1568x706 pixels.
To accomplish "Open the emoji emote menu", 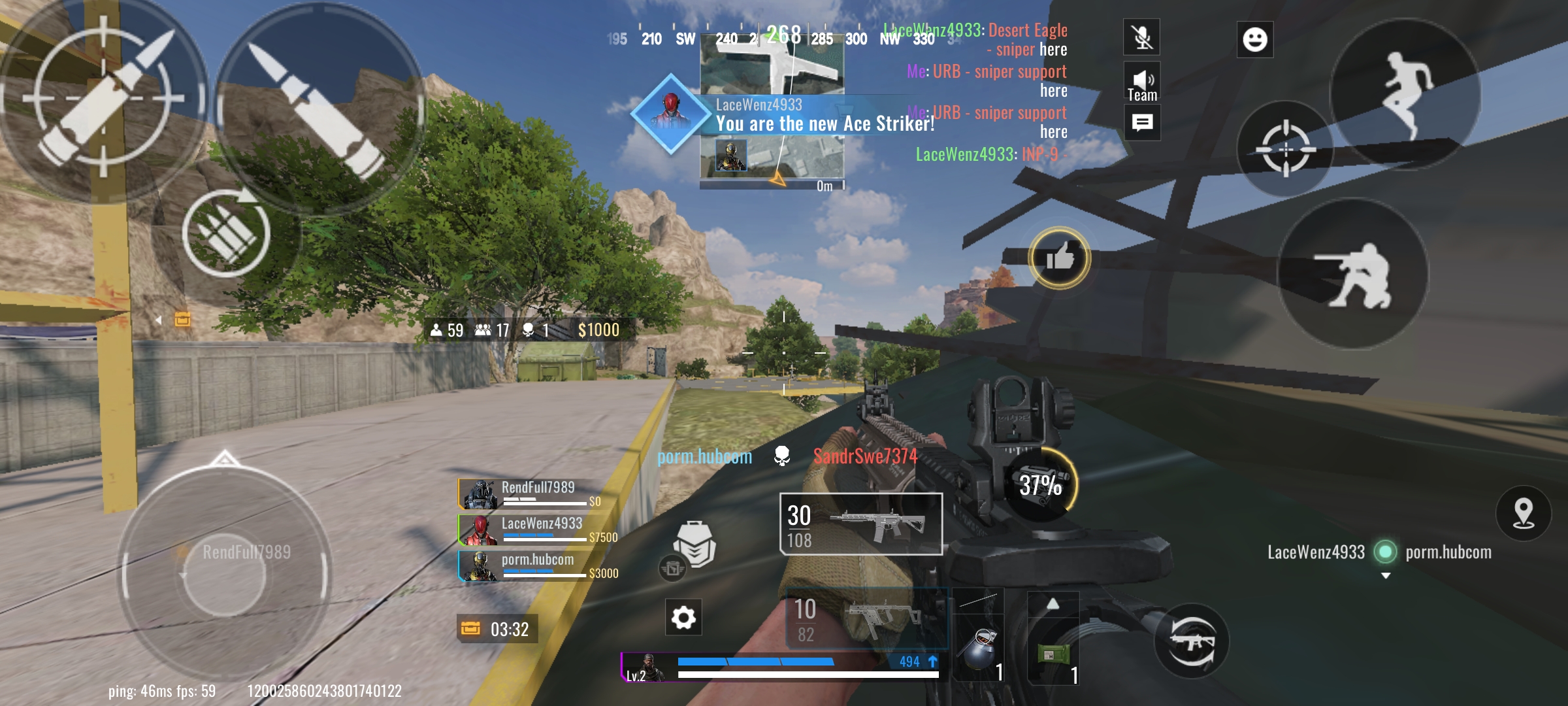I will click(x=1254, y=39).
